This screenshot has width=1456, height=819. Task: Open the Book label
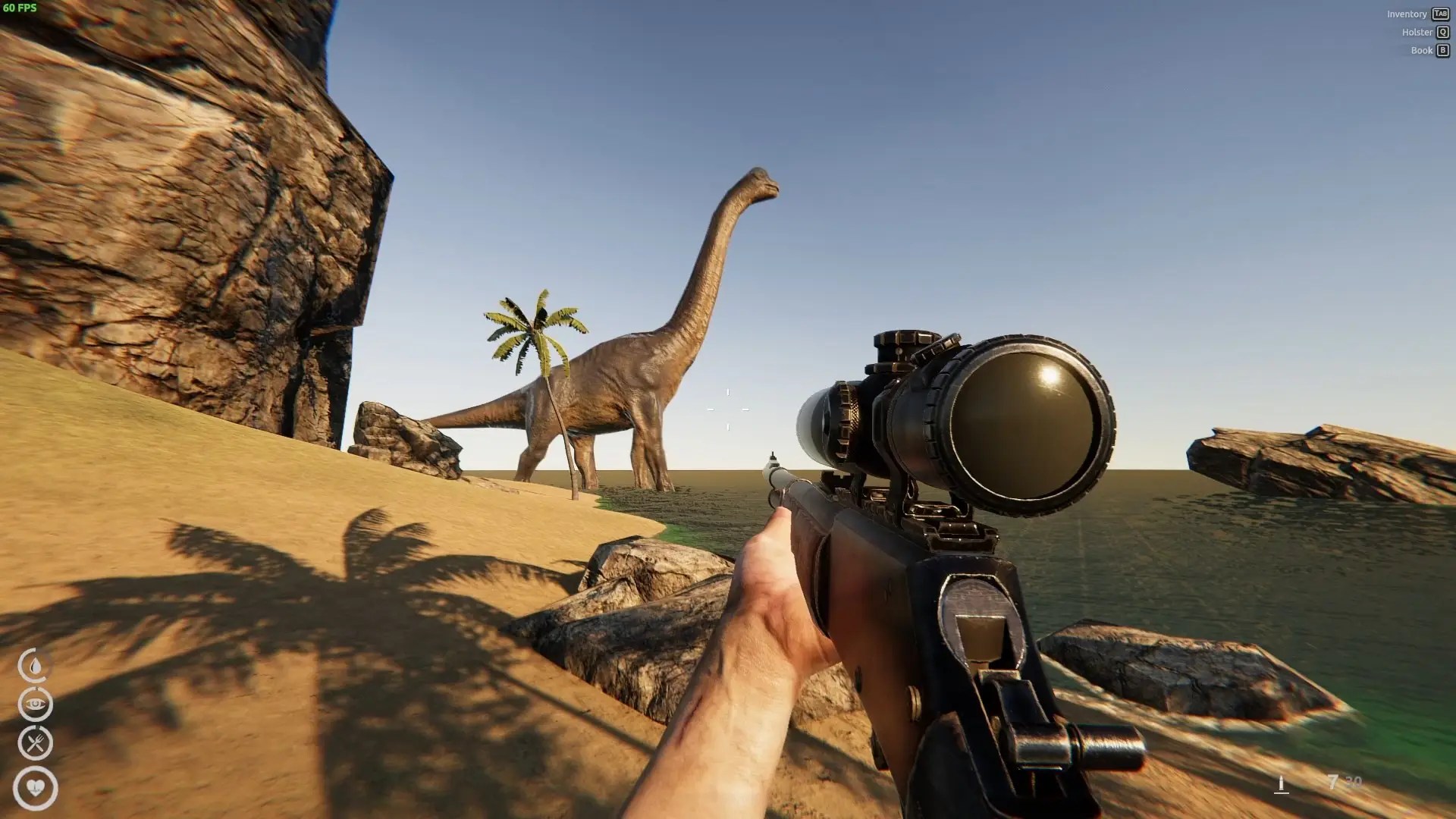(x=1421, y=51)
